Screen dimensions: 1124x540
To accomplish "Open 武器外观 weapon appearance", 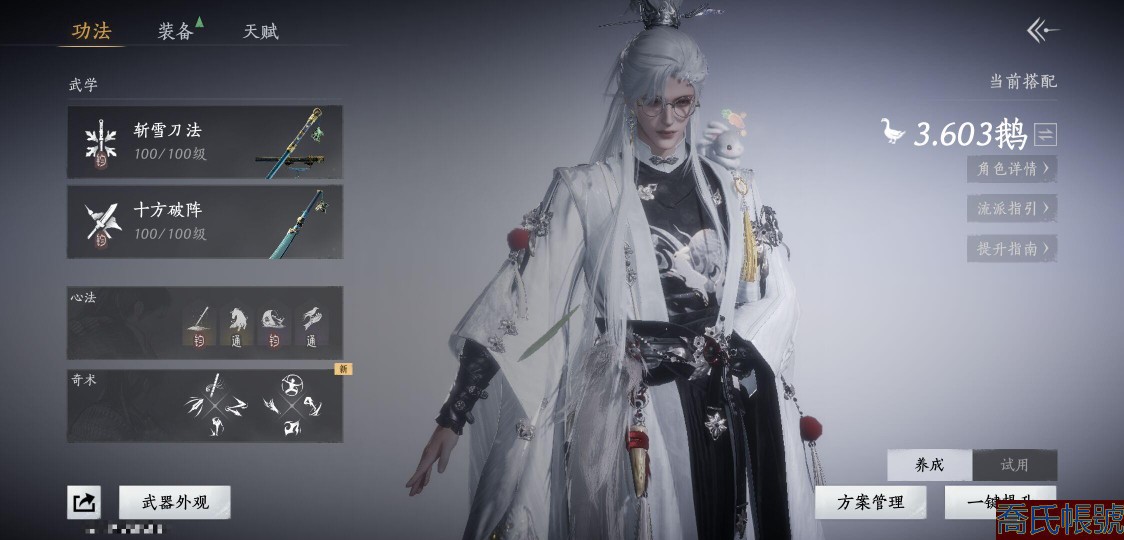I will pyautogui.click(x=175, y=502).
